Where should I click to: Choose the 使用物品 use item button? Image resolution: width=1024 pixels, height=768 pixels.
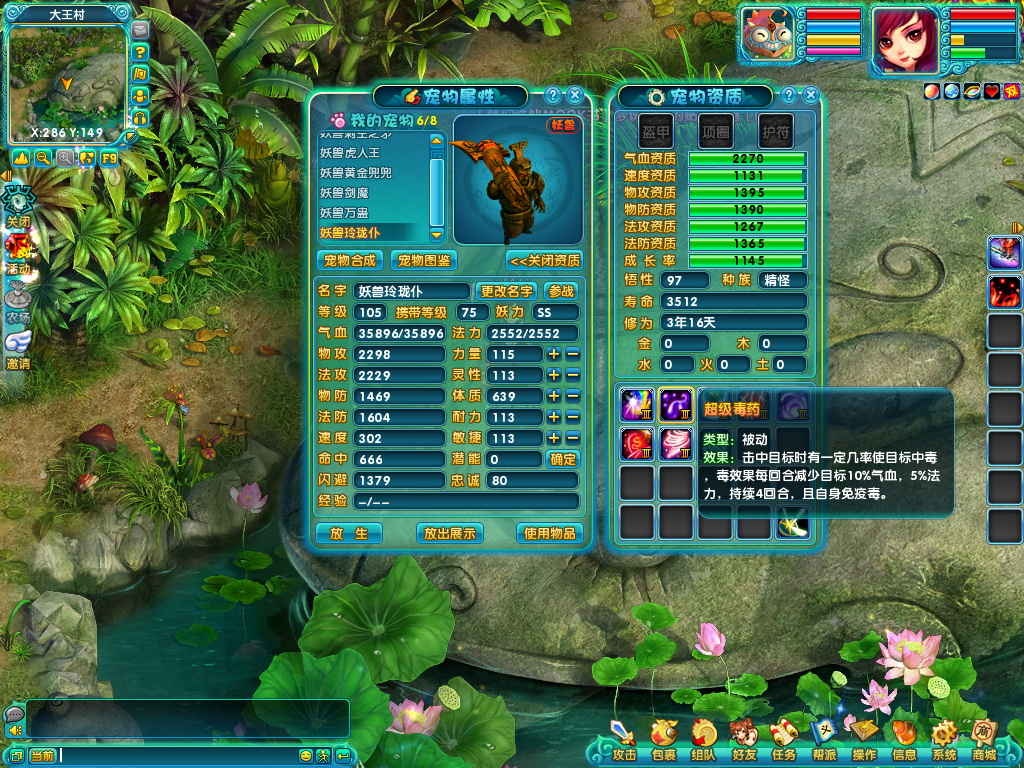click(549, 533)
